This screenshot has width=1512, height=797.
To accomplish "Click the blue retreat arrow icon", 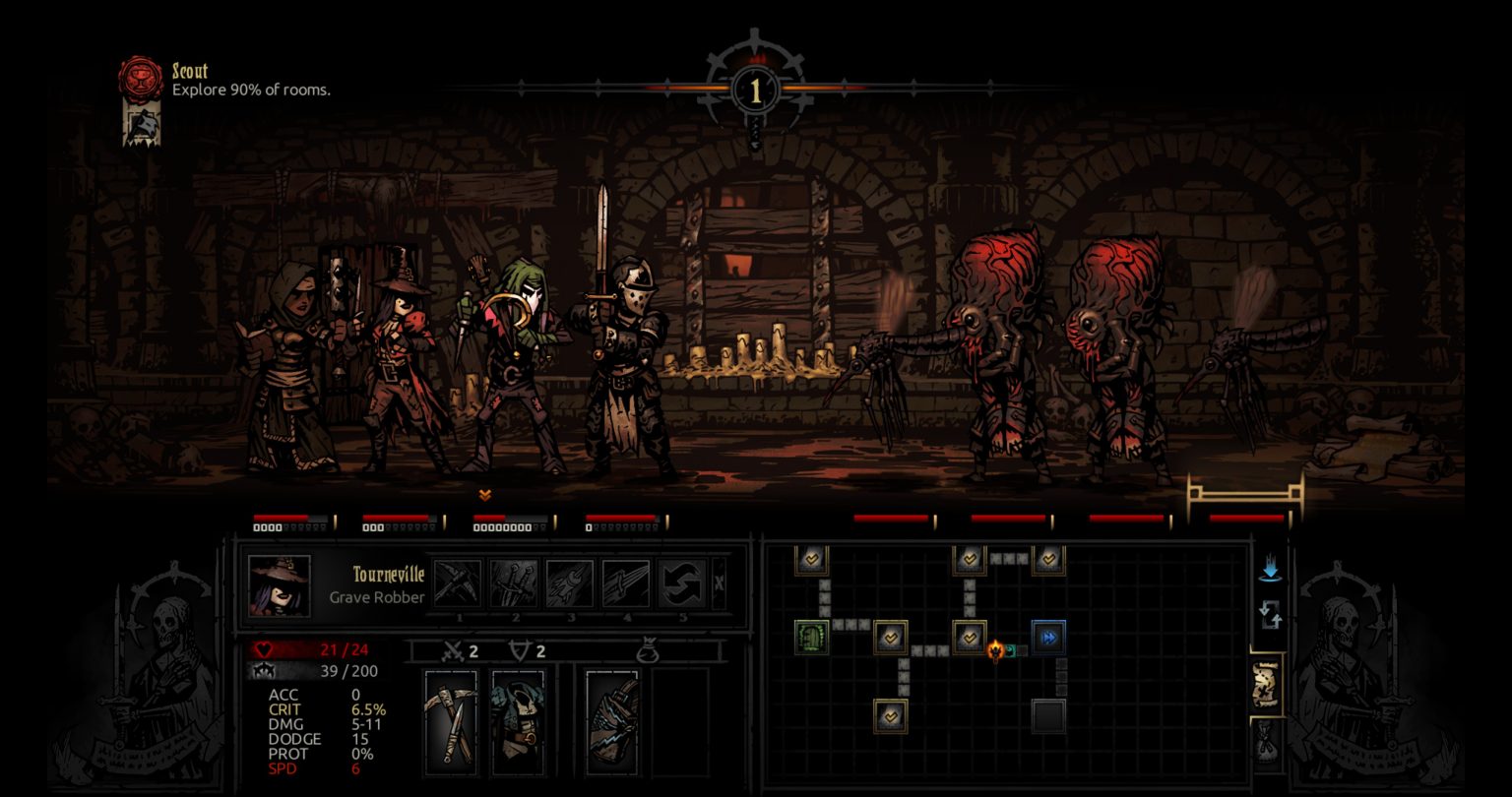I will 1268,566.
